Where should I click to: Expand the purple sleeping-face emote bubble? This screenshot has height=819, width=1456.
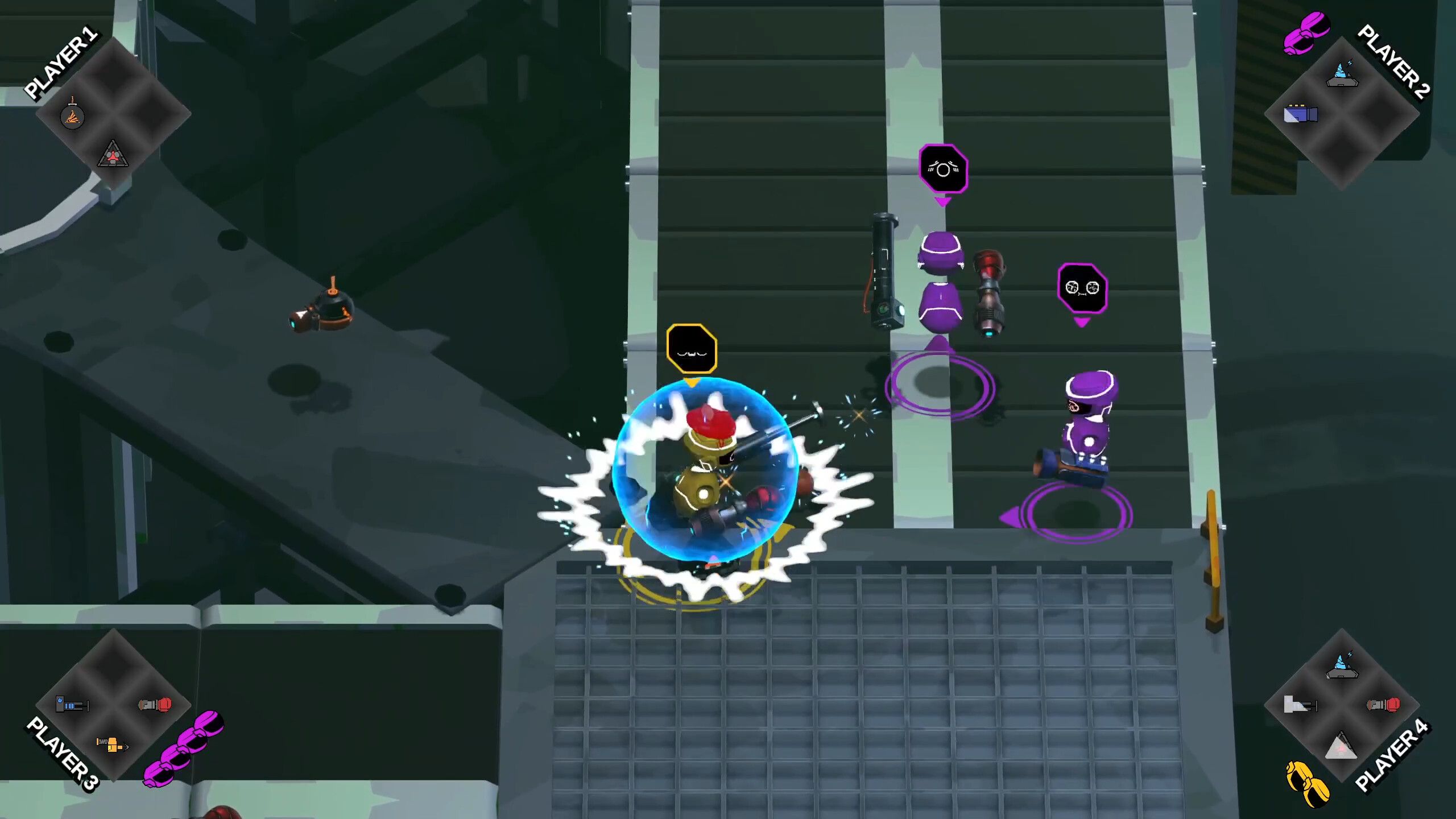[944, 168]
